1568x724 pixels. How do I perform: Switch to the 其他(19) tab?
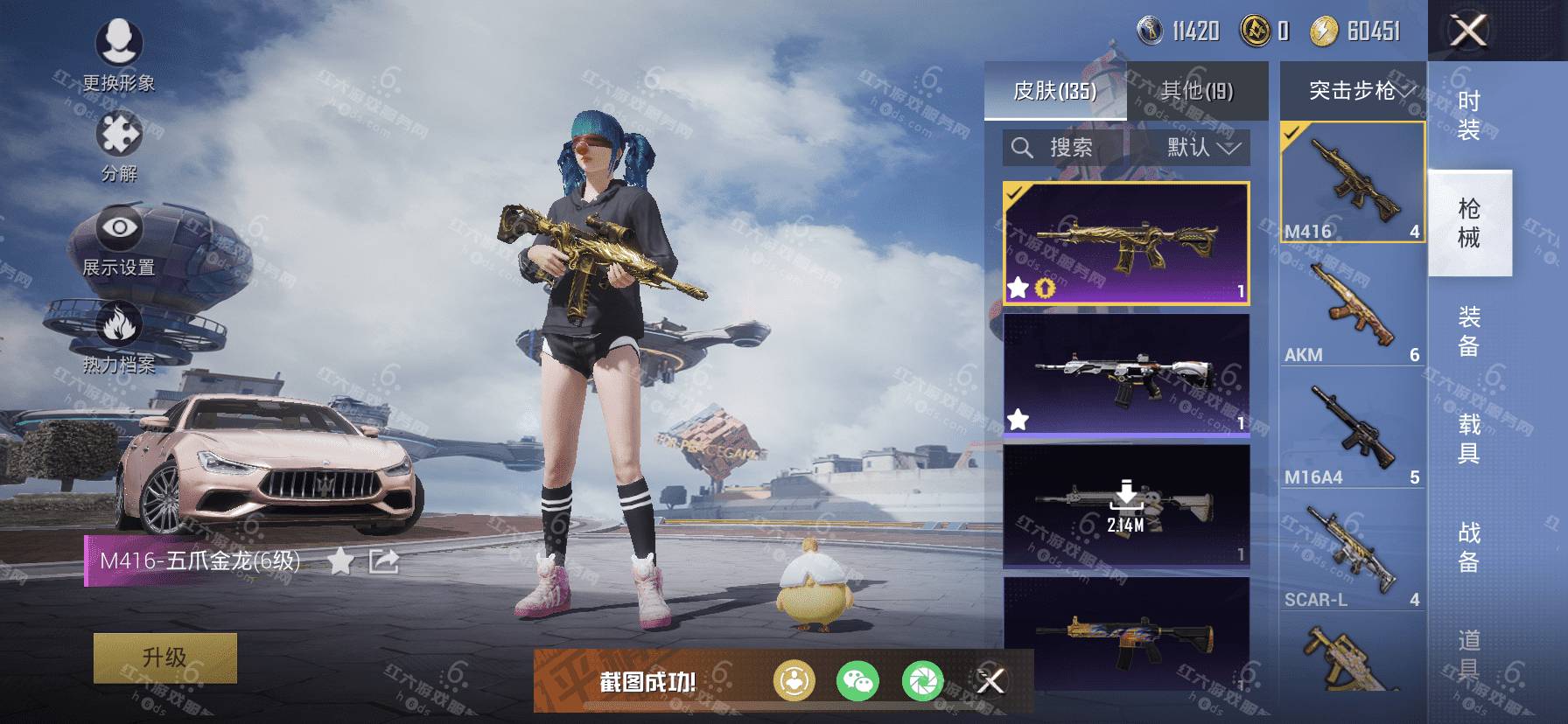pos(1196,91)
